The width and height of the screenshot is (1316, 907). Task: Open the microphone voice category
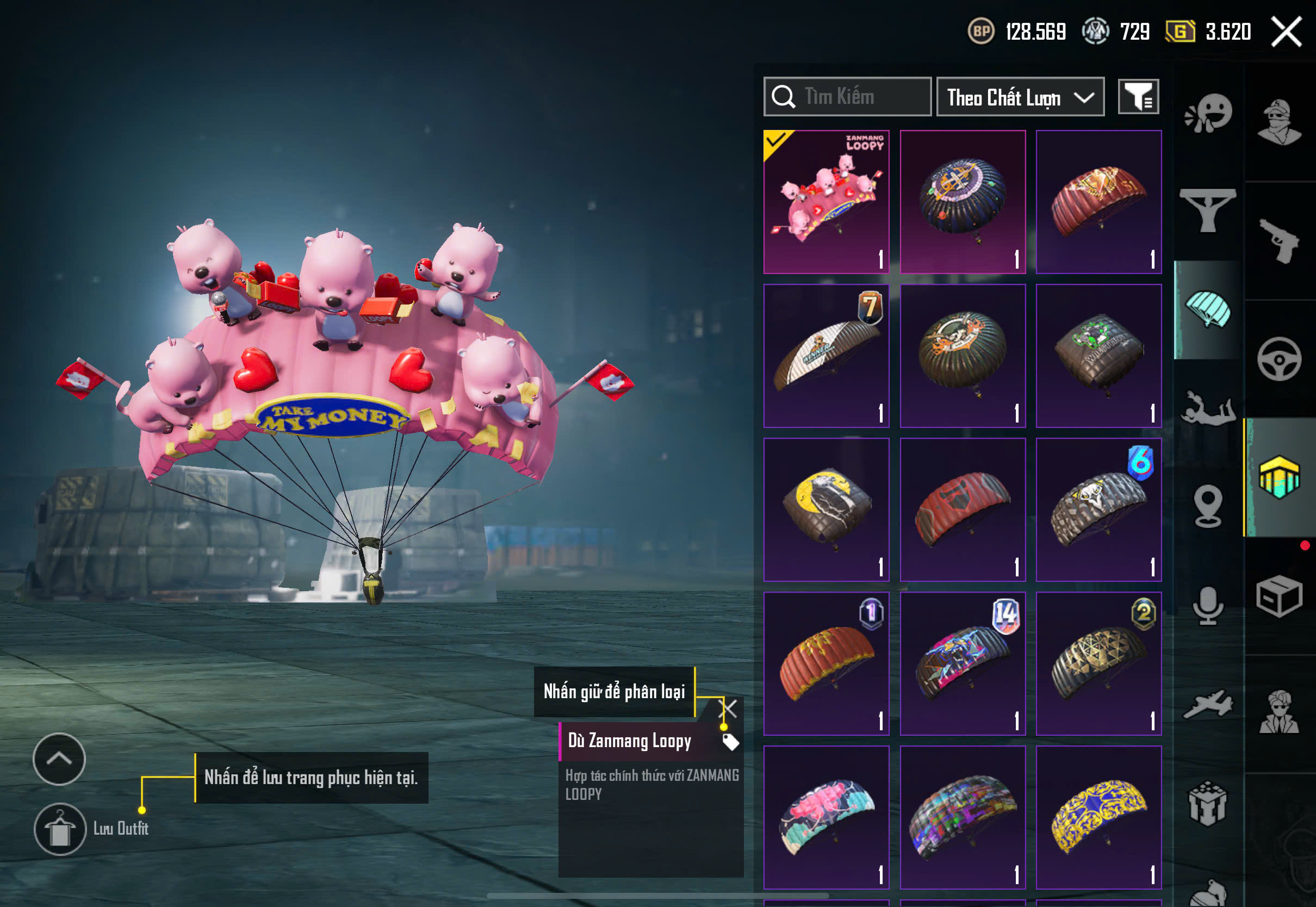(1207, 605)
